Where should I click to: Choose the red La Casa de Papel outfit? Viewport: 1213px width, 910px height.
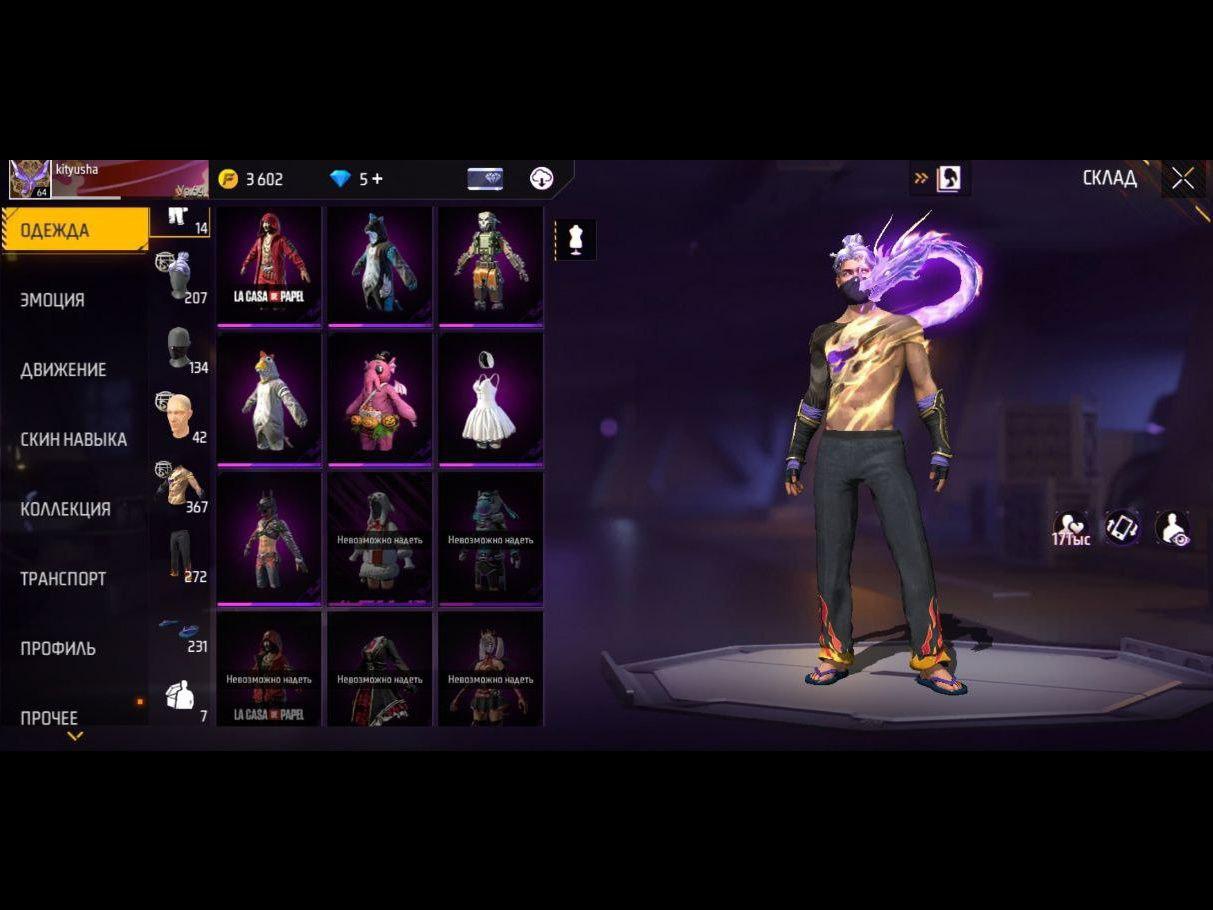pos(269,265)
